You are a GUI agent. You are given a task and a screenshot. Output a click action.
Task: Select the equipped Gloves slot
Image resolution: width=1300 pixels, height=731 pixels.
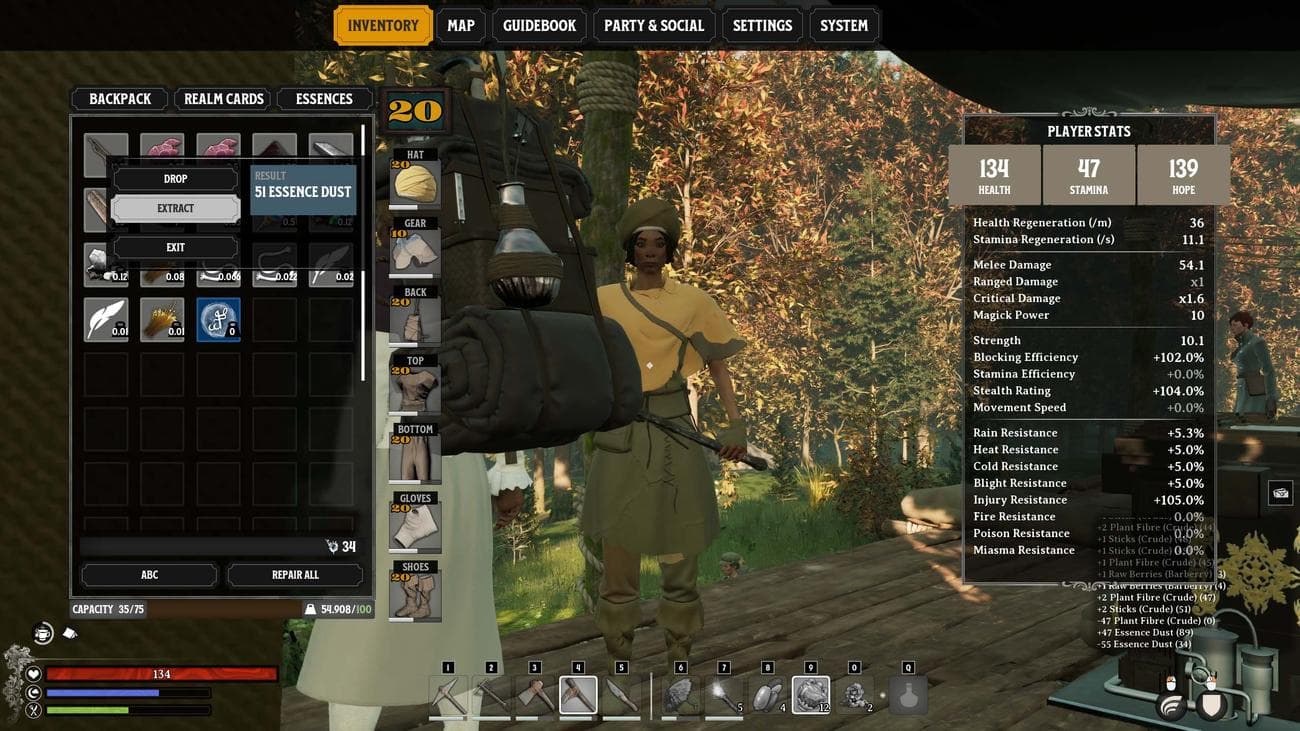tap(415, 525)
